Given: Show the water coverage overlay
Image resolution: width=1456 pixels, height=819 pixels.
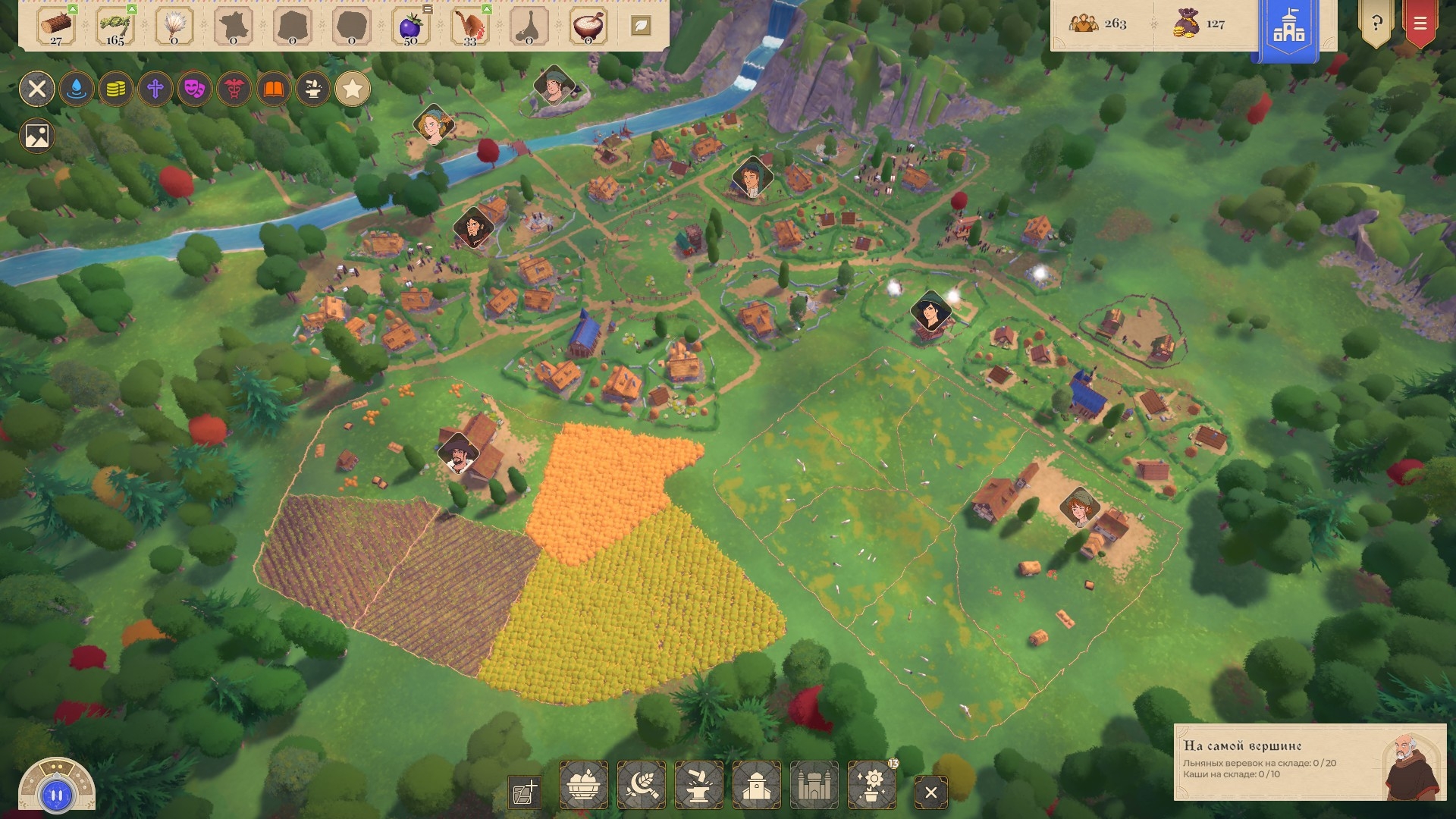Looking at the screenshot, I should [x=77, y=89].
